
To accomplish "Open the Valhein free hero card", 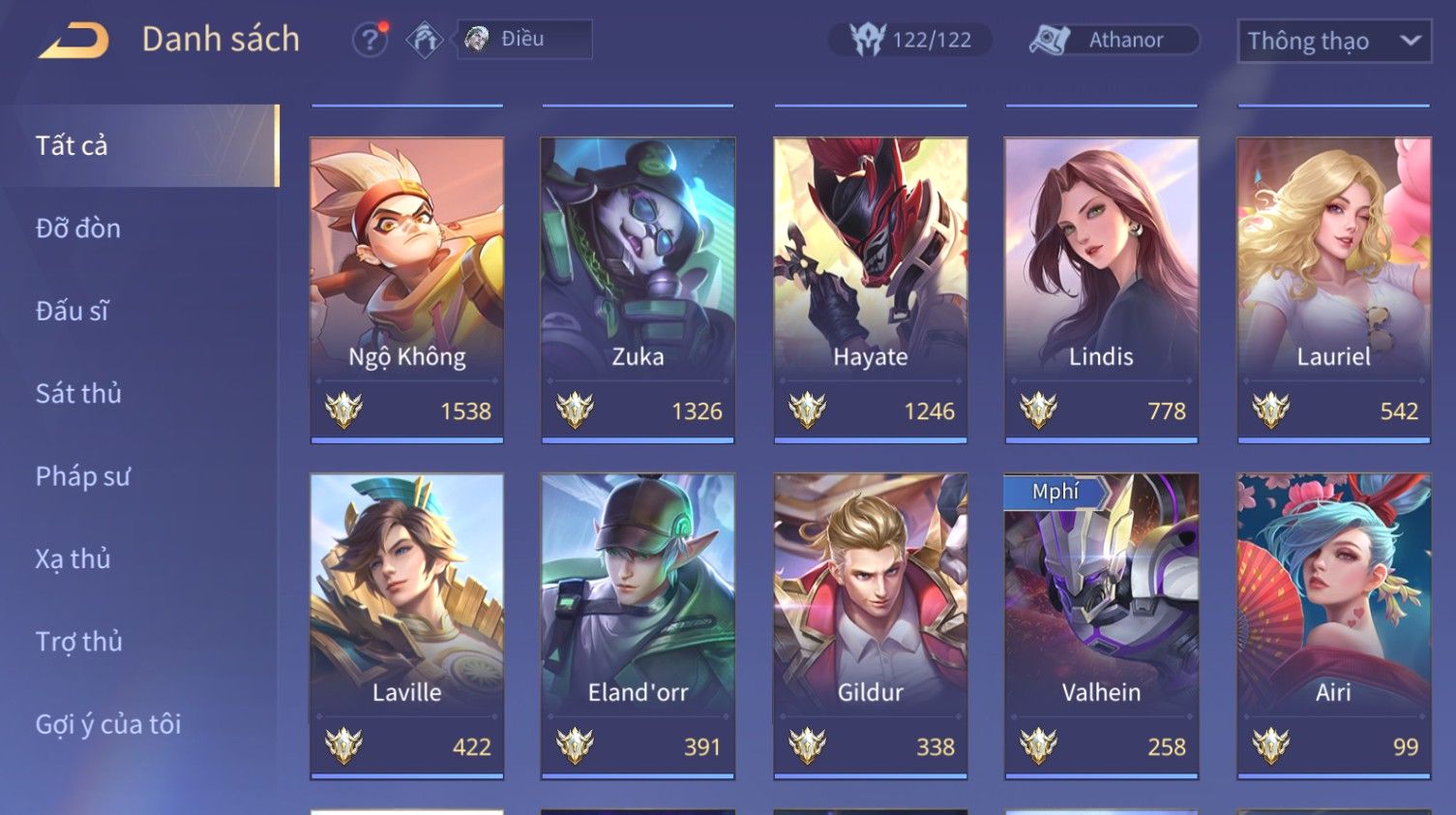I will tap(1101, 624).
